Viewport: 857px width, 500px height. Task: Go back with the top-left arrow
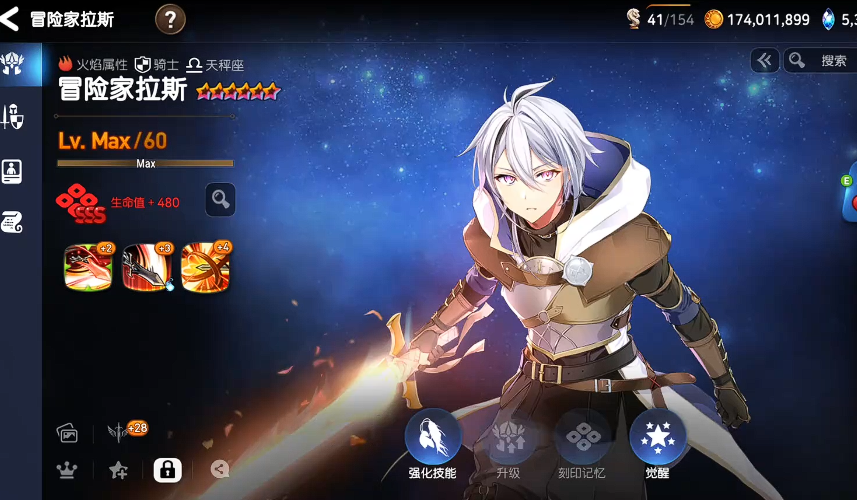[x=11, y=18]
